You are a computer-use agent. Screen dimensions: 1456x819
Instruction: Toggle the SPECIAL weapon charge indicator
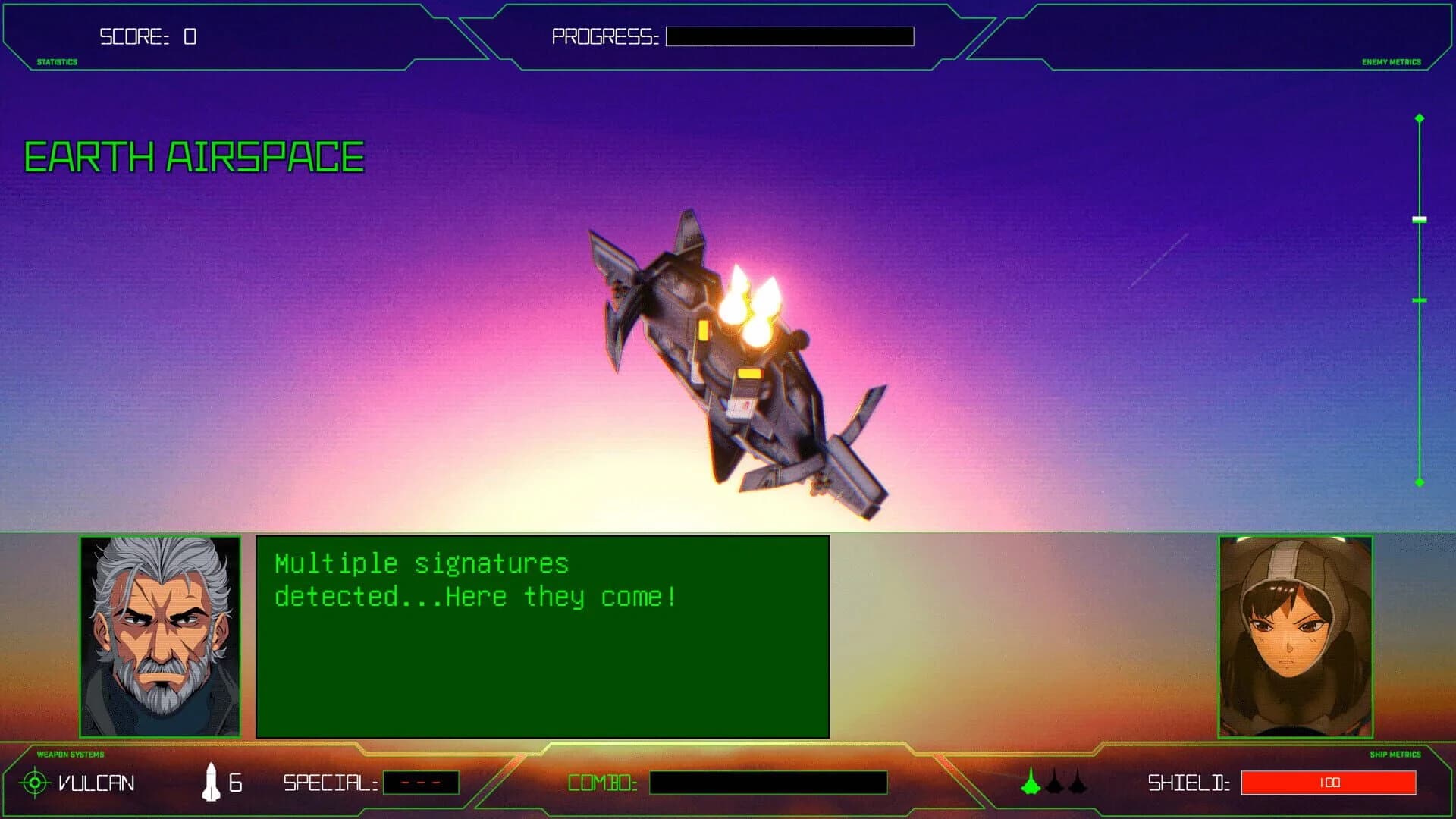422,784
